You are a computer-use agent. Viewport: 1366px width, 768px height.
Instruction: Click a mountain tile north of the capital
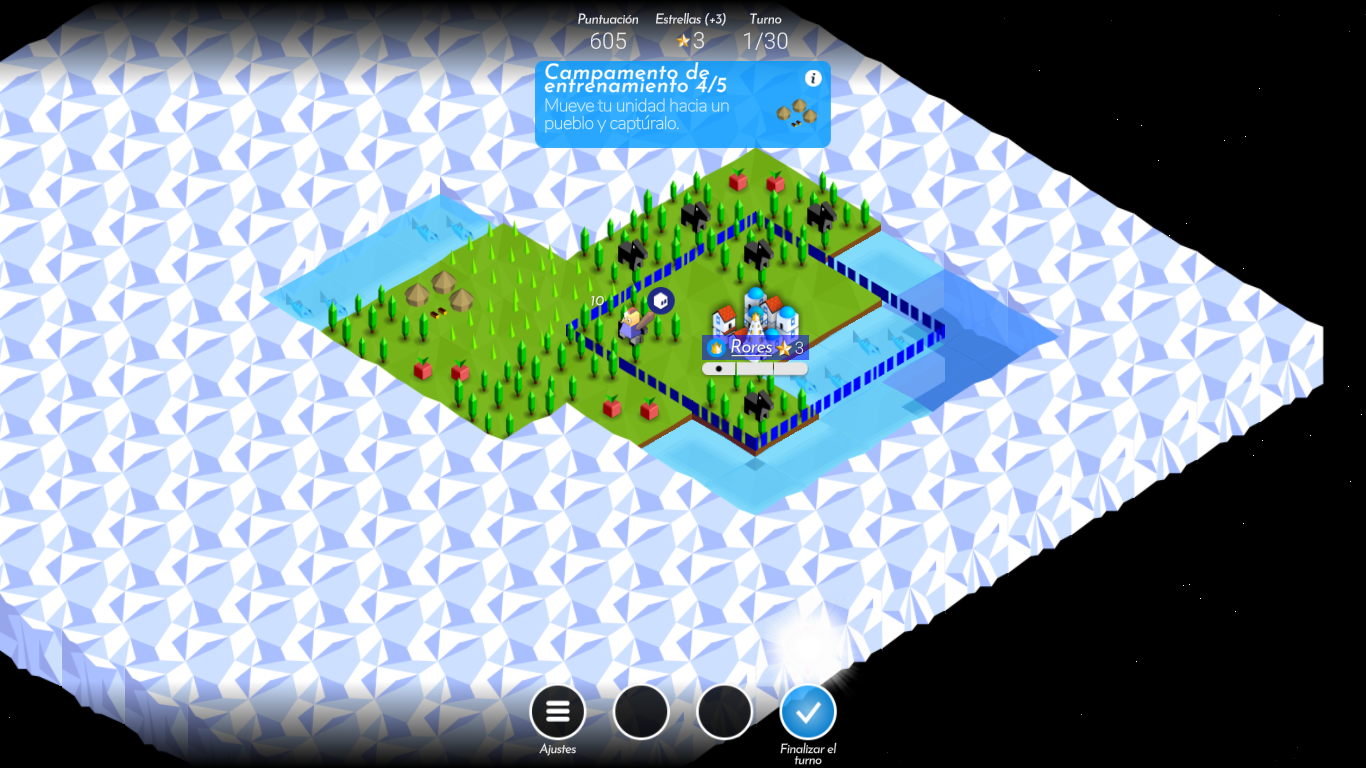coord(759,255)
